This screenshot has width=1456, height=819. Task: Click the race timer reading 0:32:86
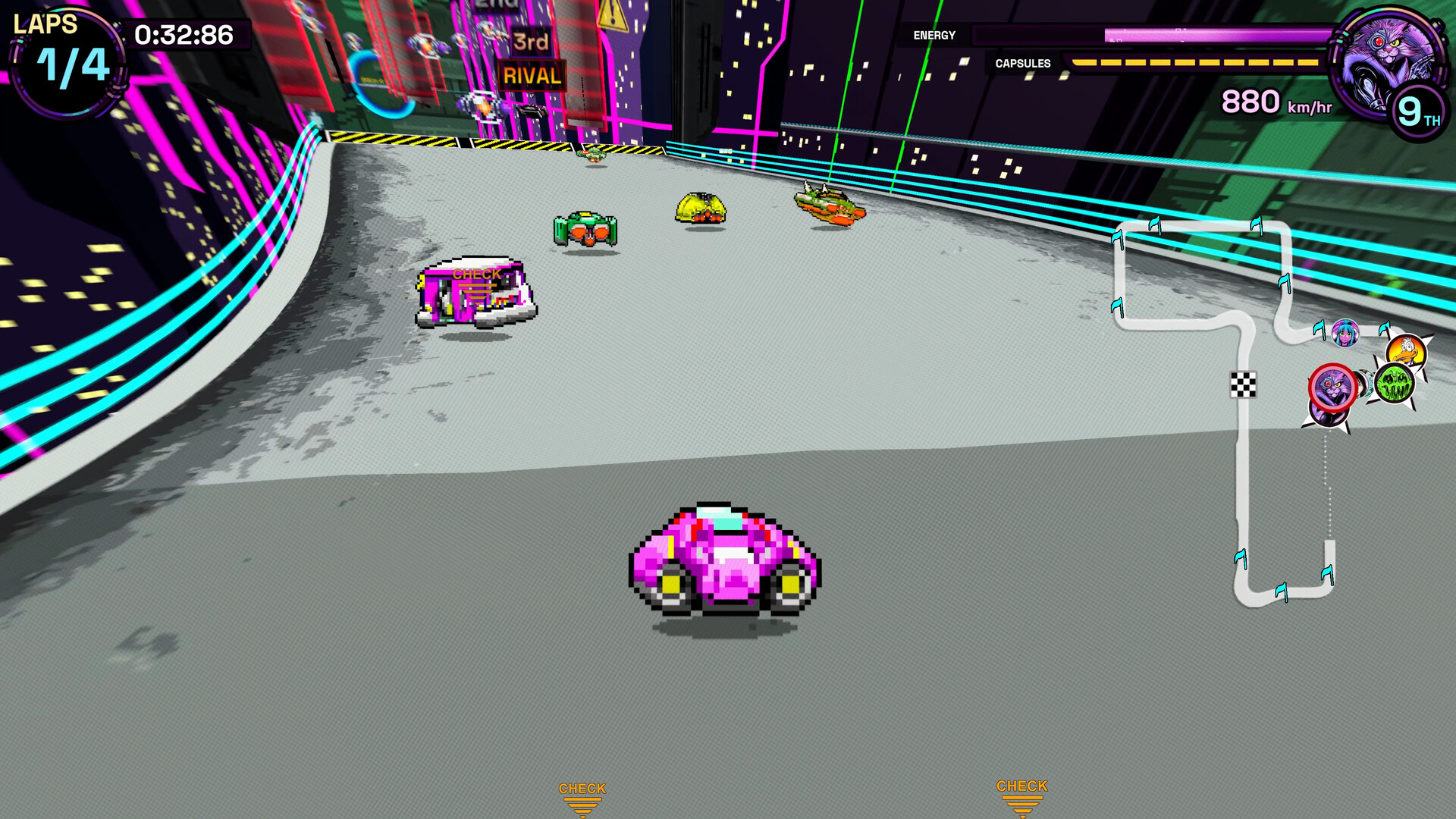184,33
